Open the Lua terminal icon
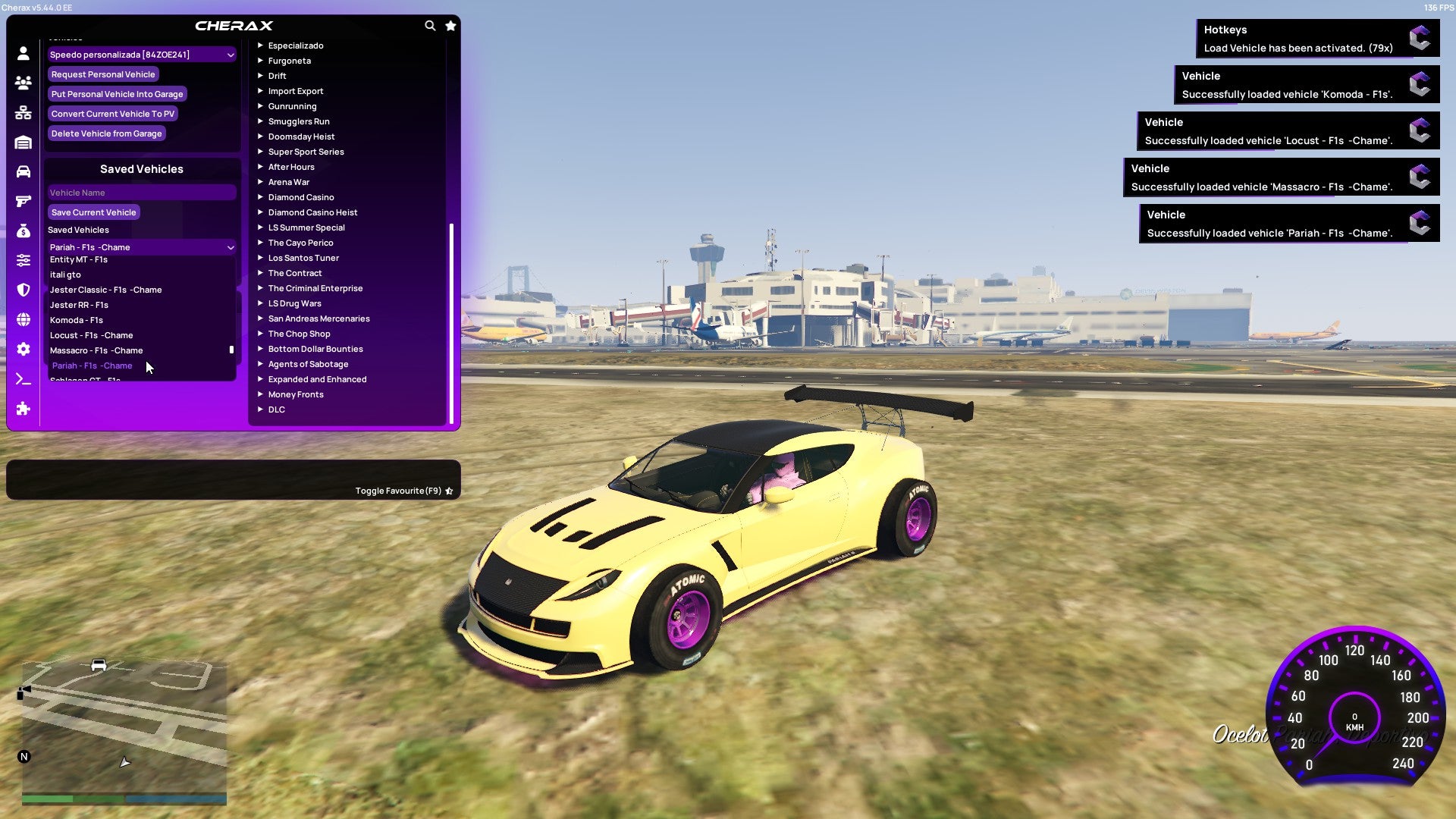Screen dimensions: 1456x819 coord(23,379)
